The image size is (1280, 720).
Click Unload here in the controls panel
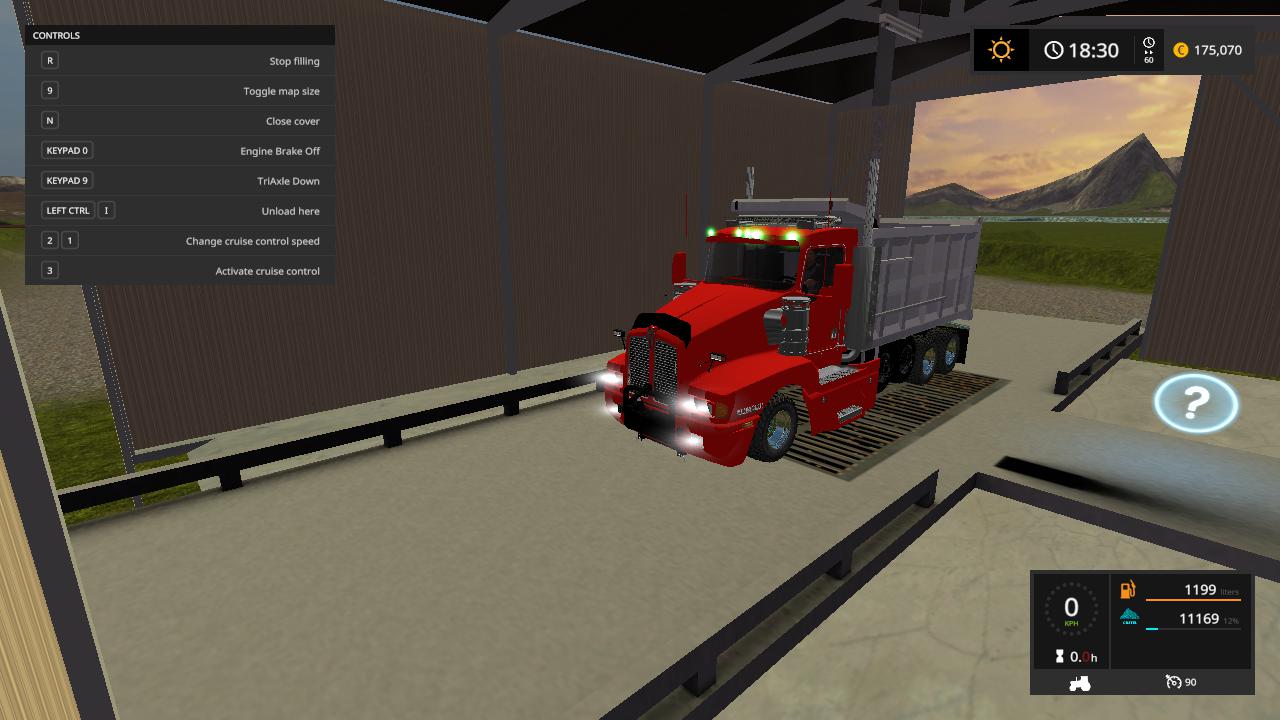click(x=180, y=210)
